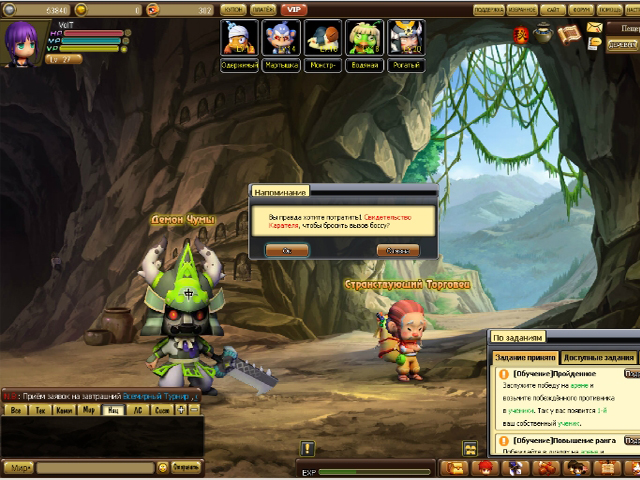Select the Одержимый boss portrait
Viewport: 640px width, 480px height.
(x=238, y=40)
